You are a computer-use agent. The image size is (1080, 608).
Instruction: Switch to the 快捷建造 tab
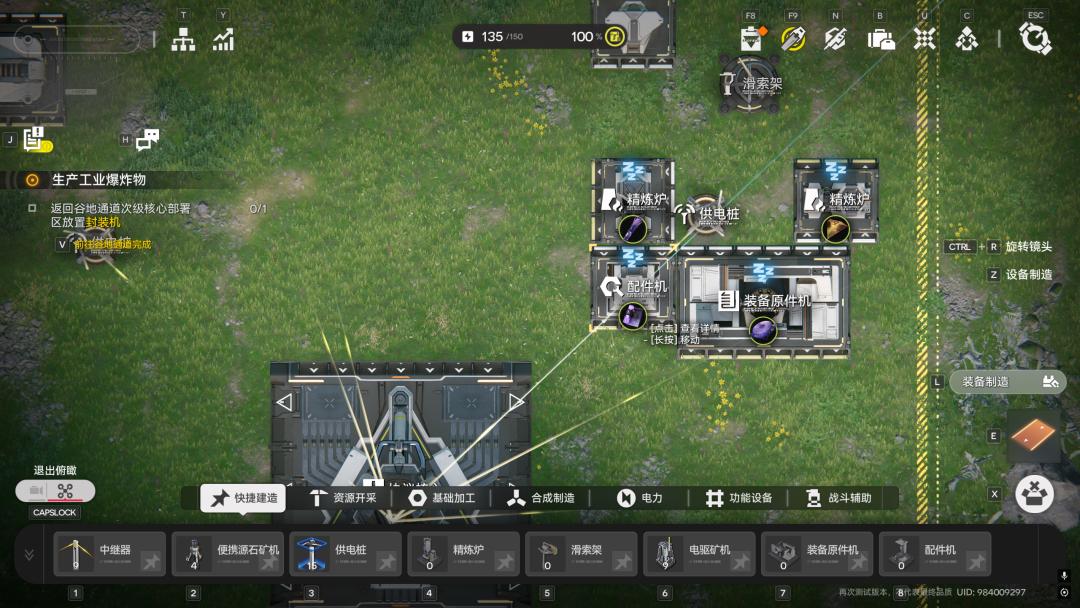[243, 498]
